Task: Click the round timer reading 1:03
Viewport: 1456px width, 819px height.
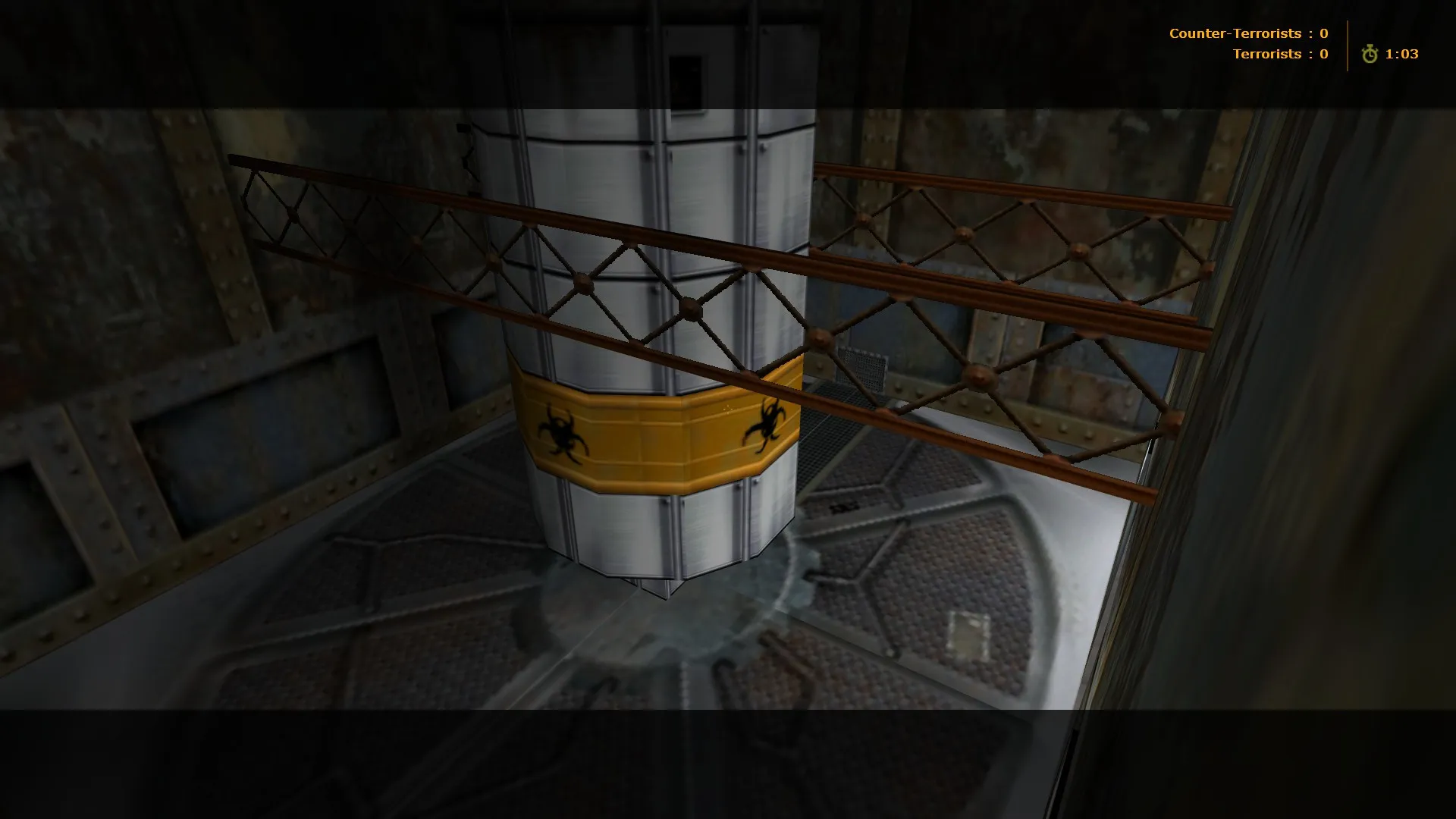Action: pyautogui.click(x=1402, y=54)
